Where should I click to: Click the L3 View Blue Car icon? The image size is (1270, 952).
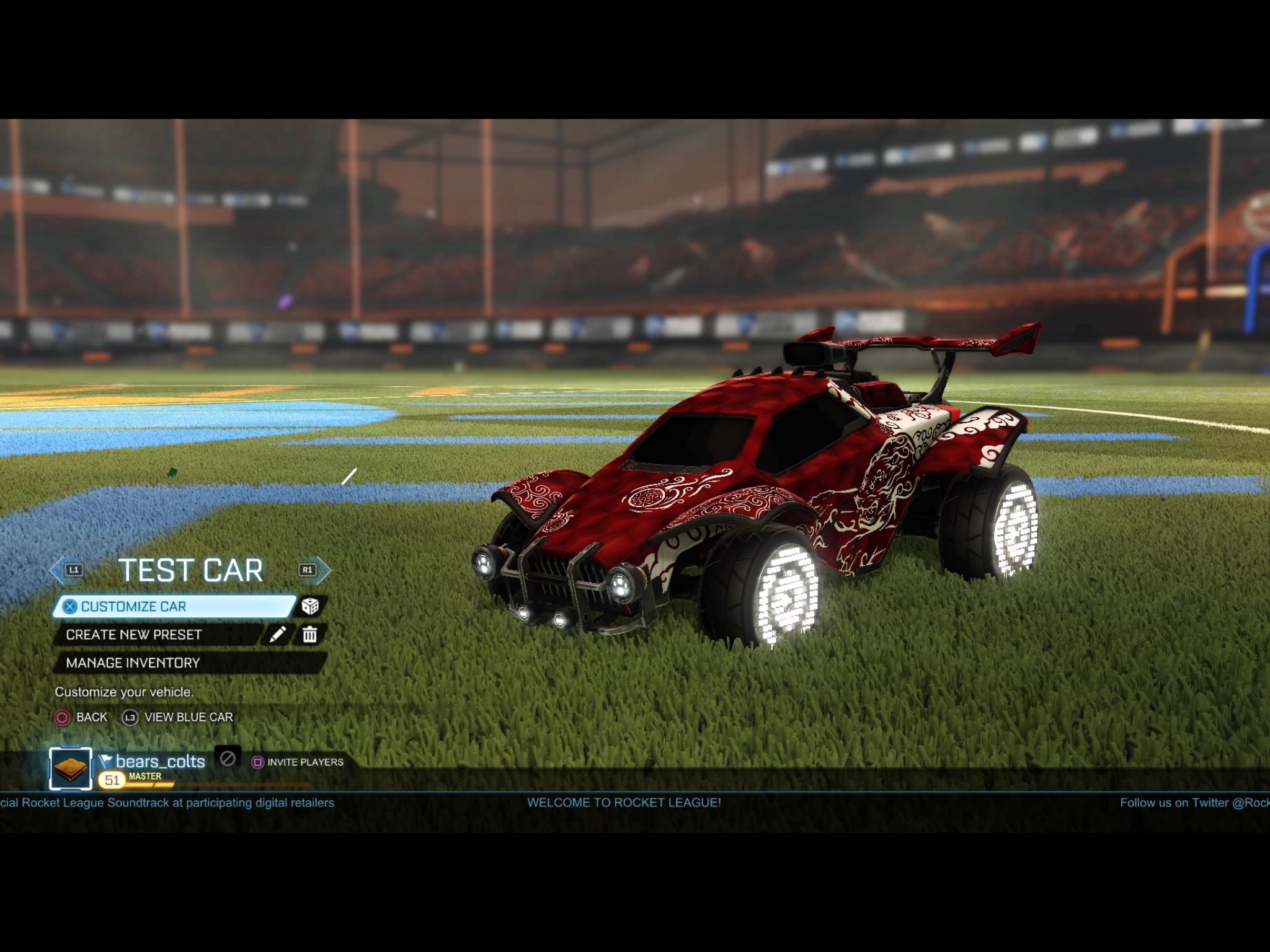click(x=131, y=718)
